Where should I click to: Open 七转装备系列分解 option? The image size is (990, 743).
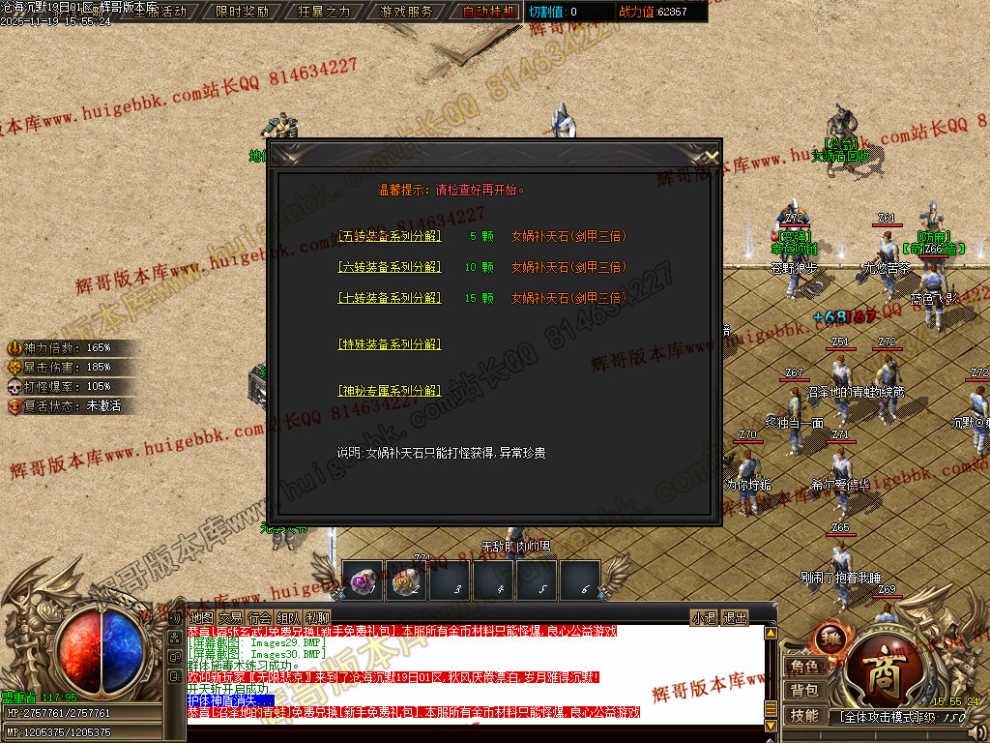pos(389,298)
